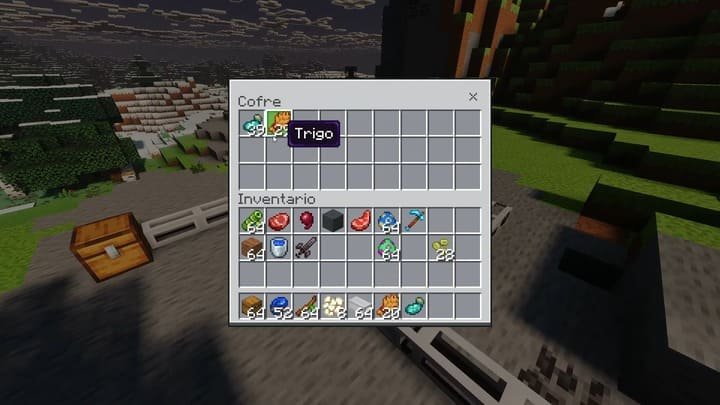Click the dark gray block slot
This screenshot has width=720, height=405.
point(332,220)
